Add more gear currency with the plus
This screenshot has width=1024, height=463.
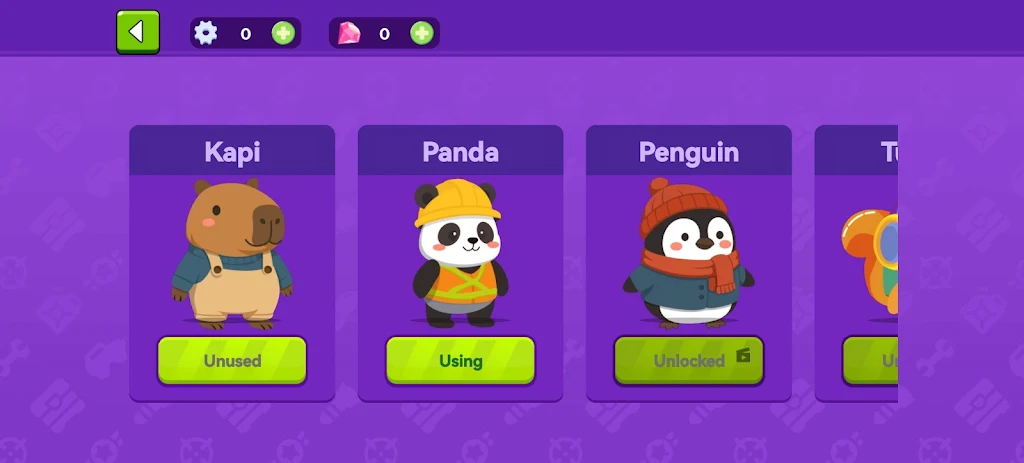[284, 33]
